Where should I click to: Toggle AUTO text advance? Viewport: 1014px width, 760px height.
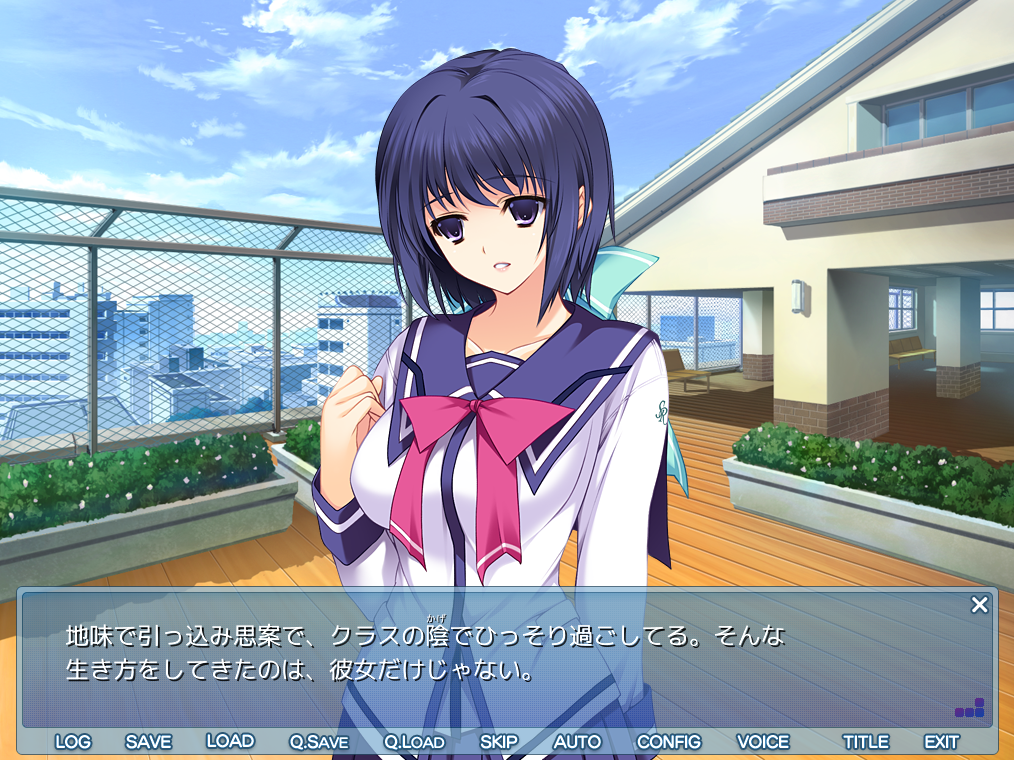click(x=577, y=742)
